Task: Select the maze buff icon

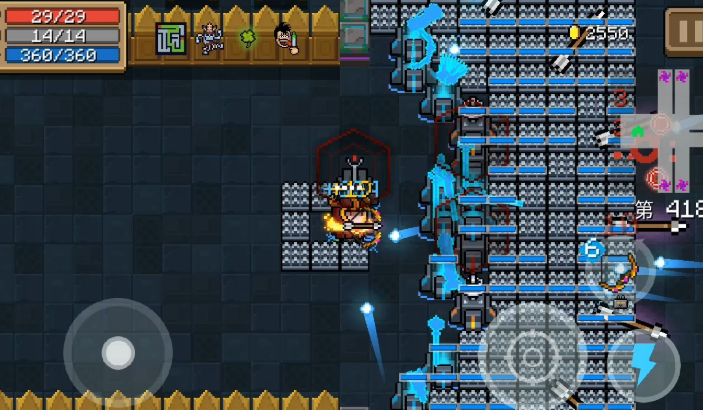Action: (x=171, y=39)
